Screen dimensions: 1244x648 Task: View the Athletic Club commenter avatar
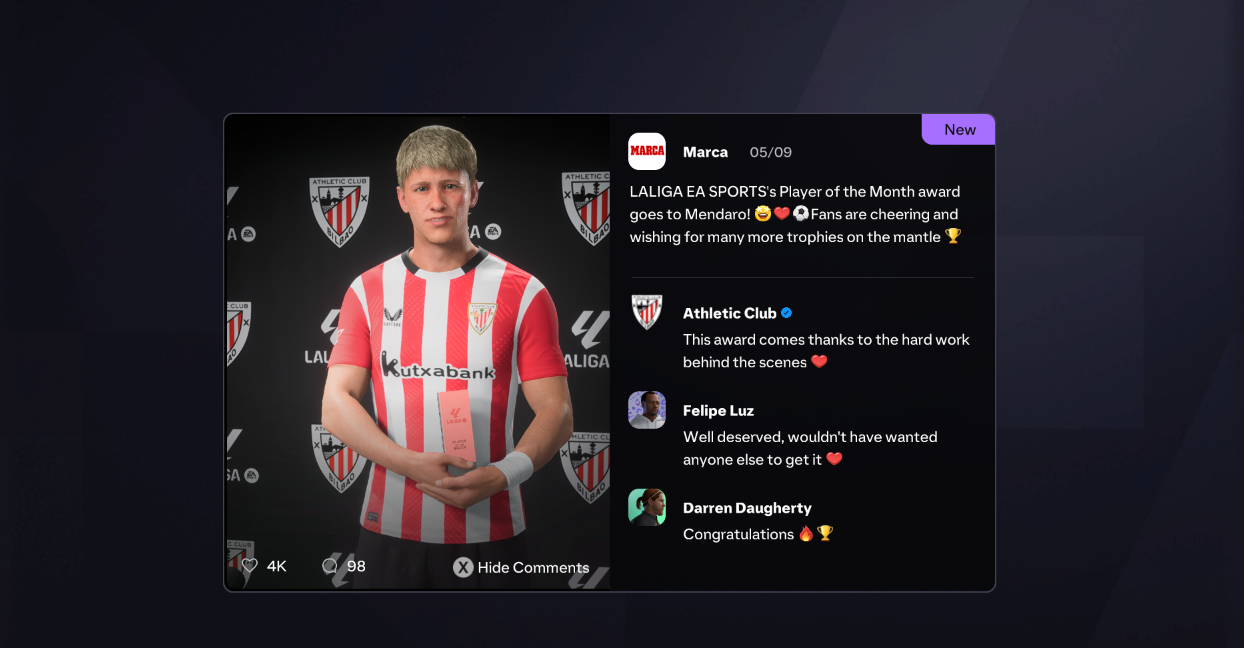(647, 312)
